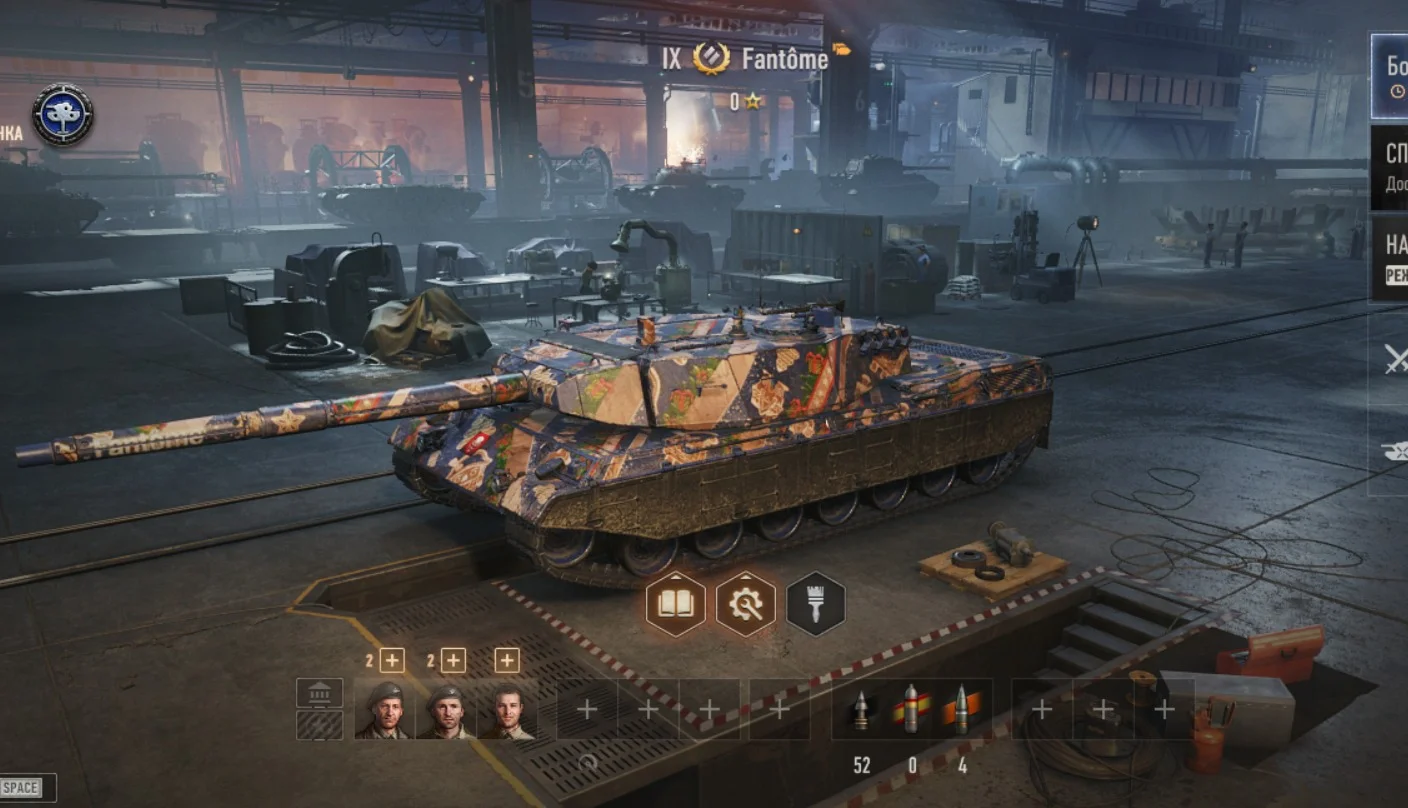This screenshot has width=1408, height=808.
Task: Select the armor-piercing shell showing 52 rounds
Action: pyautogui.click(x=862, y=710)
